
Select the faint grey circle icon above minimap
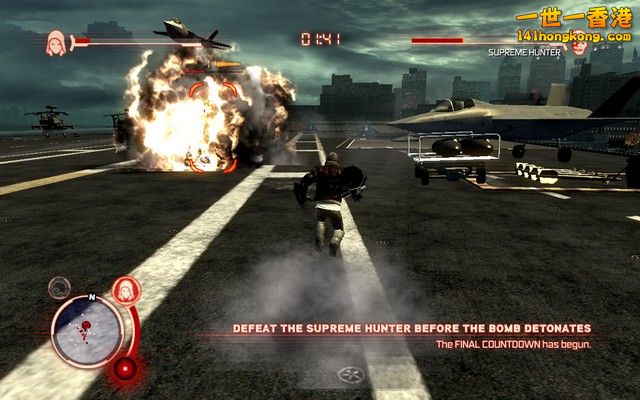[60, 288]
